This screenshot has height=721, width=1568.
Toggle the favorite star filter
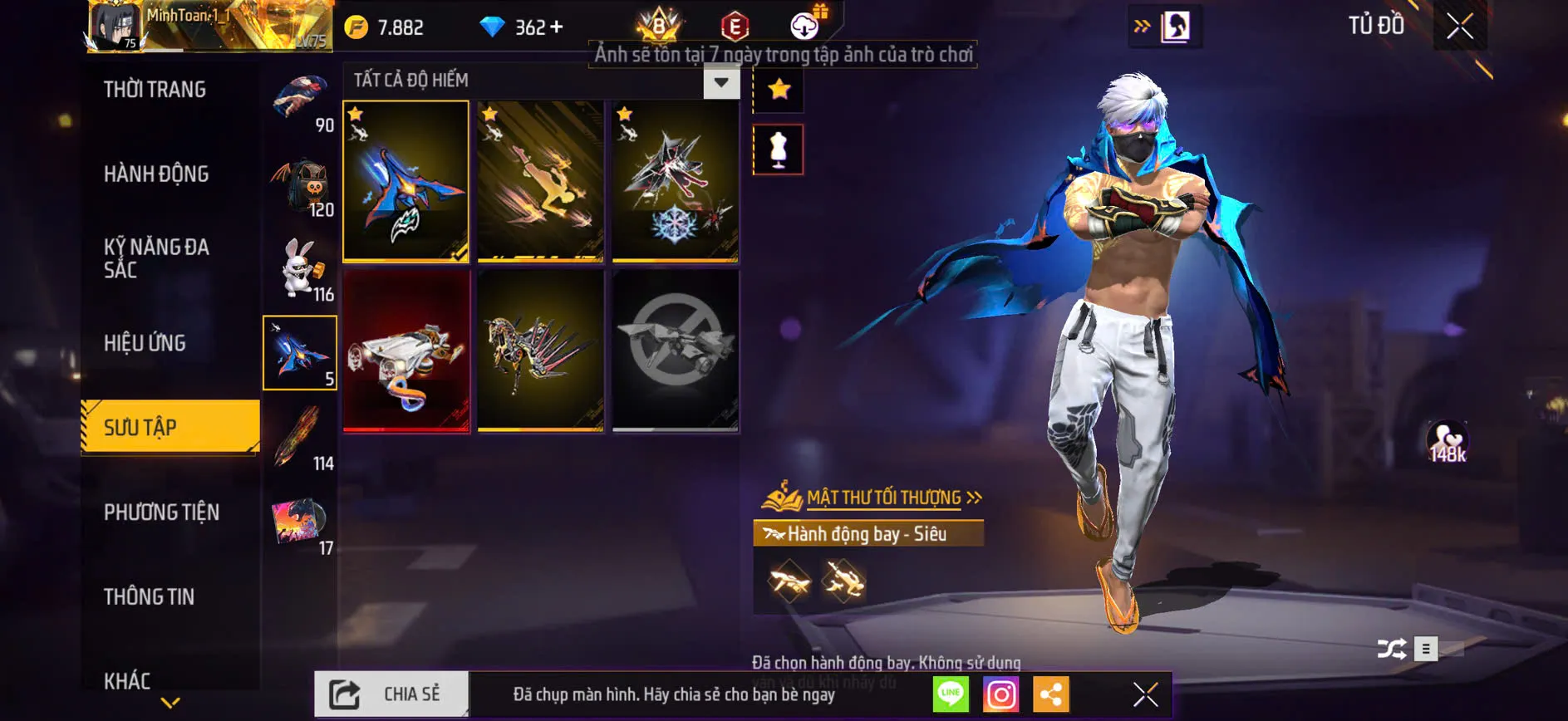tap(778, 90)
